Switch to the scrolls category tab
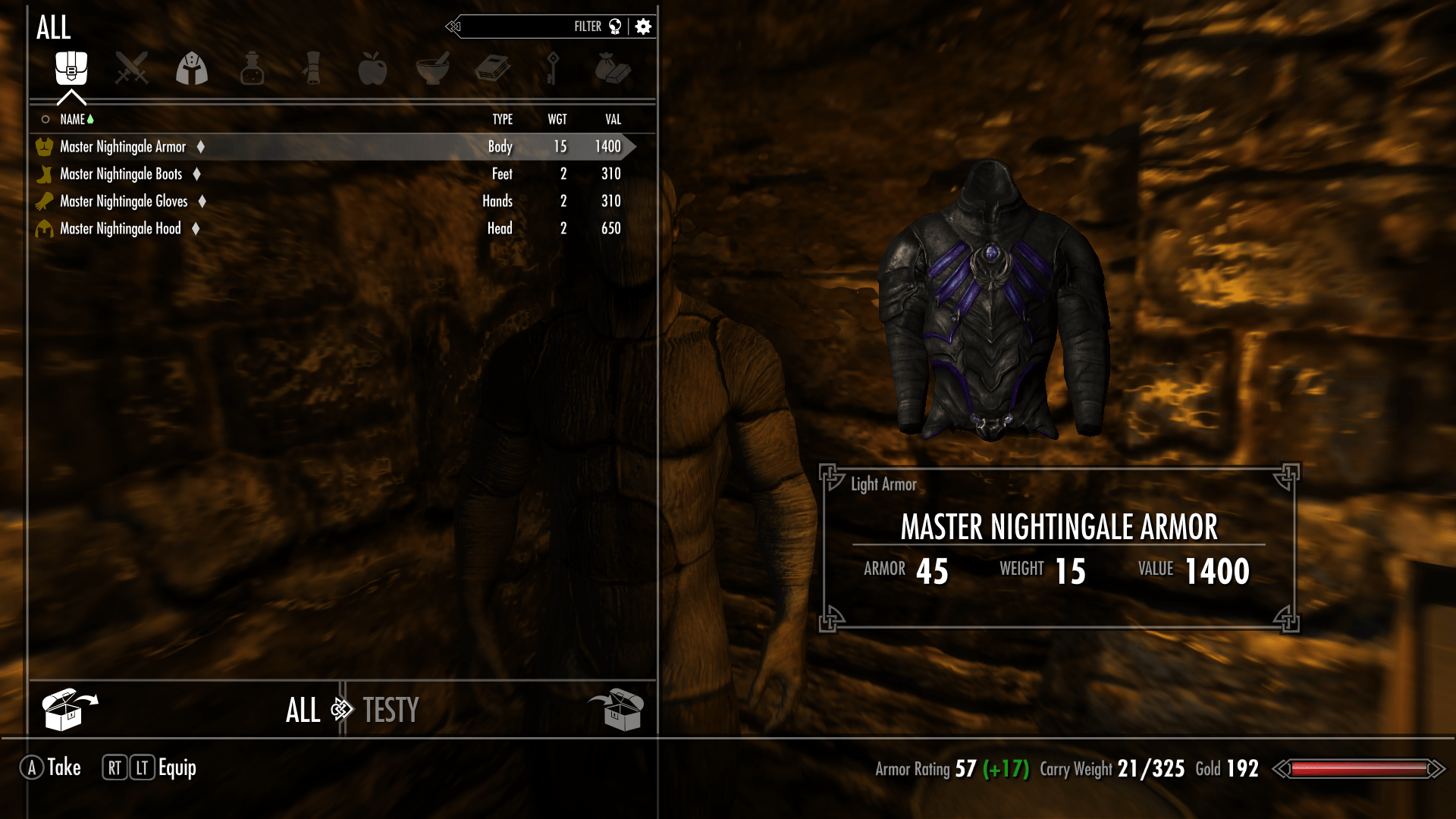The width and height of the screenshot is (1456, 819). pos(312,69)
